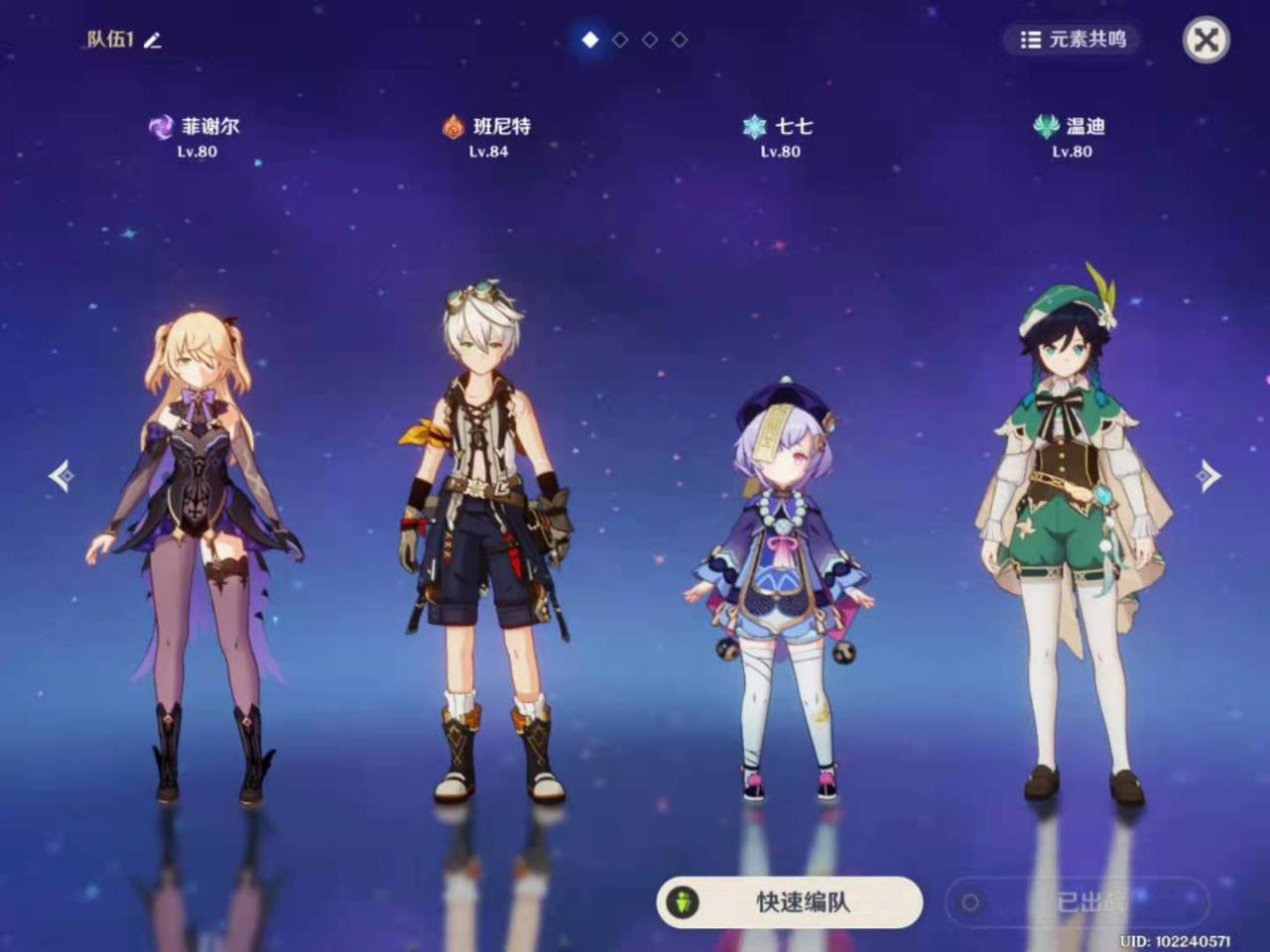Jump to the second team page dot
Viewport: 1270px width, 952px height.
coord(620,40)
